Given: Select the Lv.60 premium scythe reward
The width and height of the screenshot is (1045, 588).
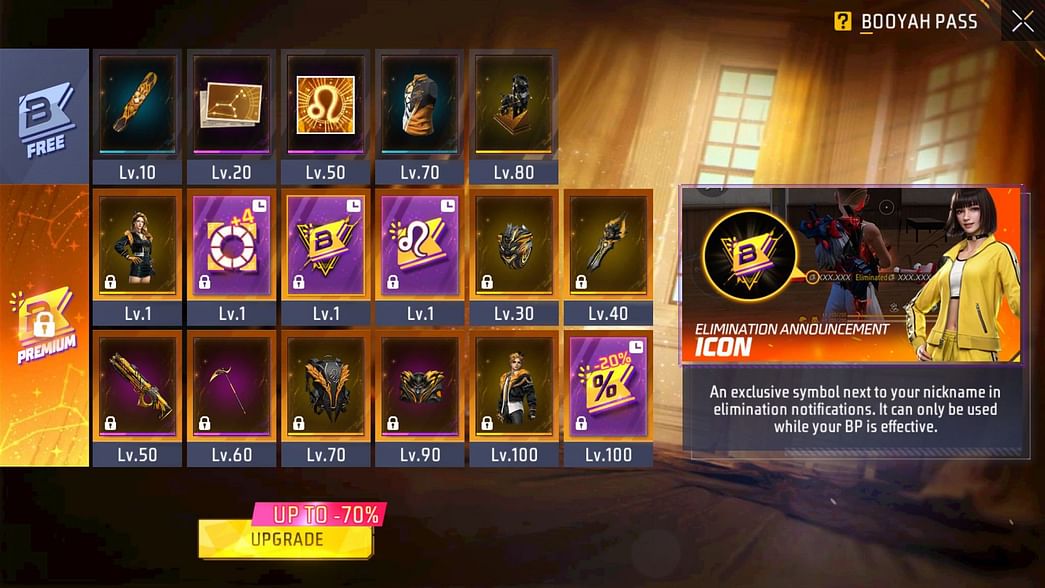Looking at the screenshot, I should coord(231,387).
